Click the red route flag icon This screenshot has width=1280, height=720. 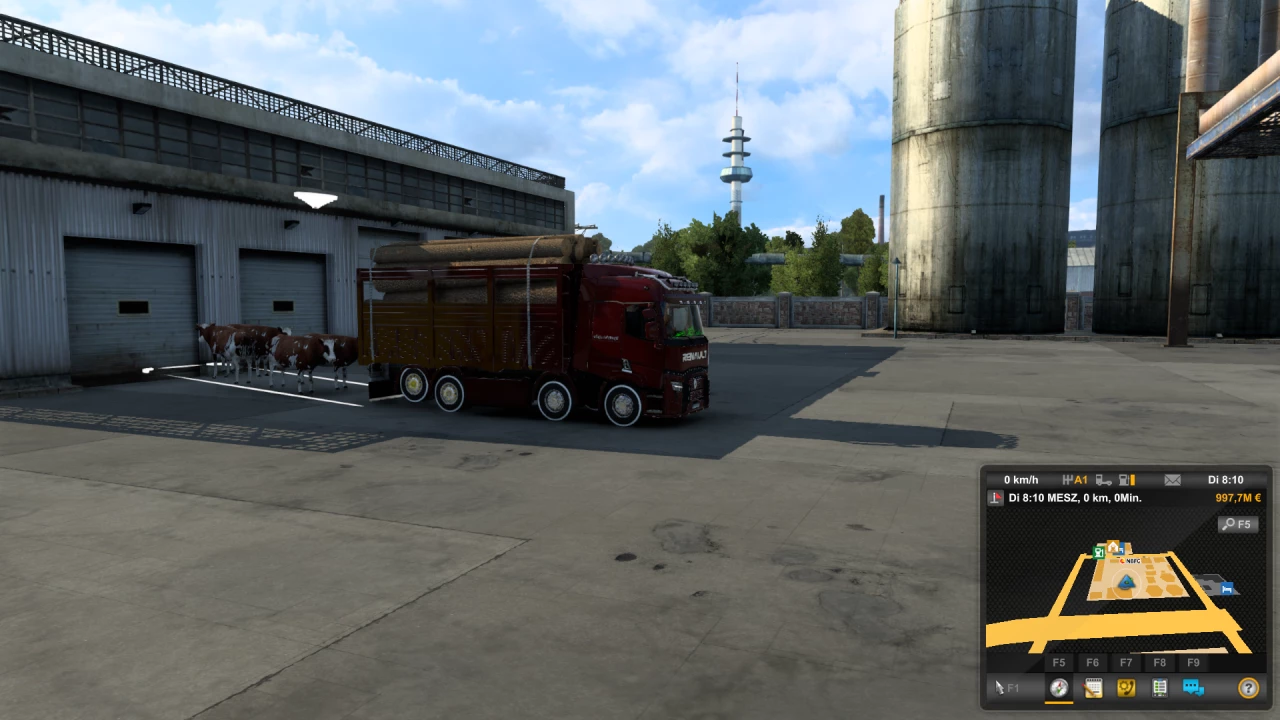(x=994, y=498)
